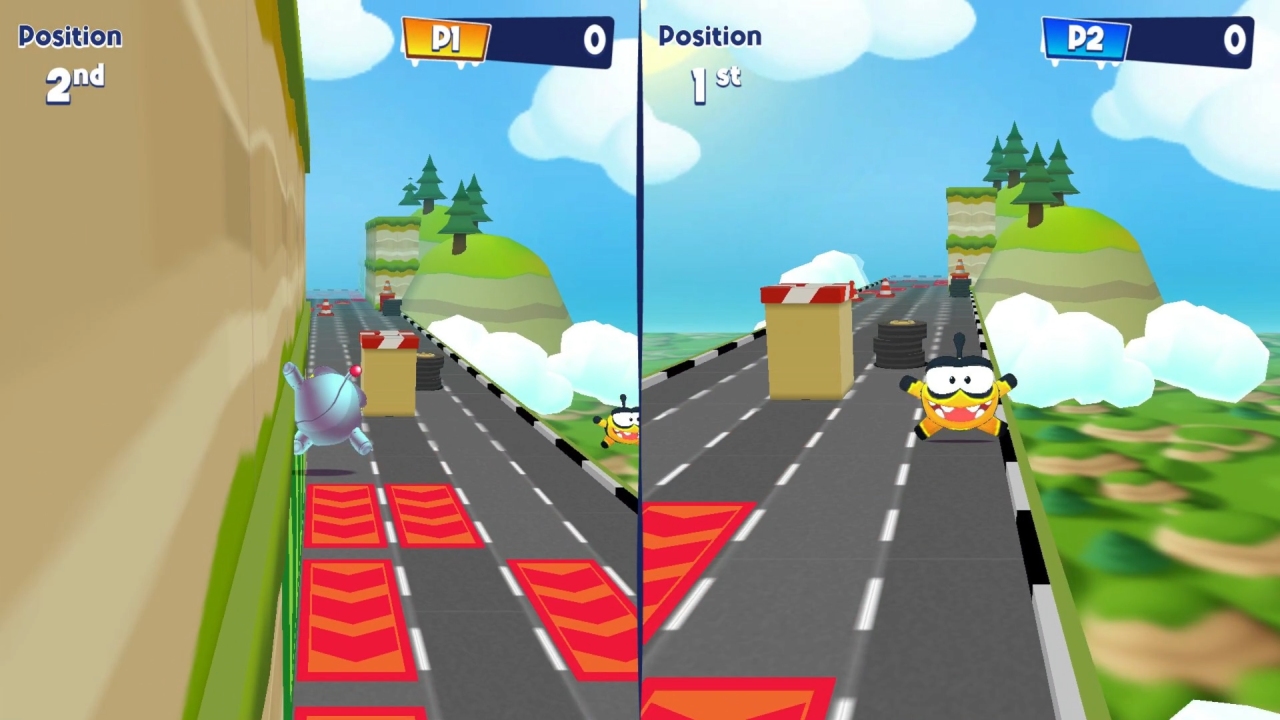Click P1's score of zero
Image resolution: width=1280 pixels, height=720 pixels.
point(594,40)
